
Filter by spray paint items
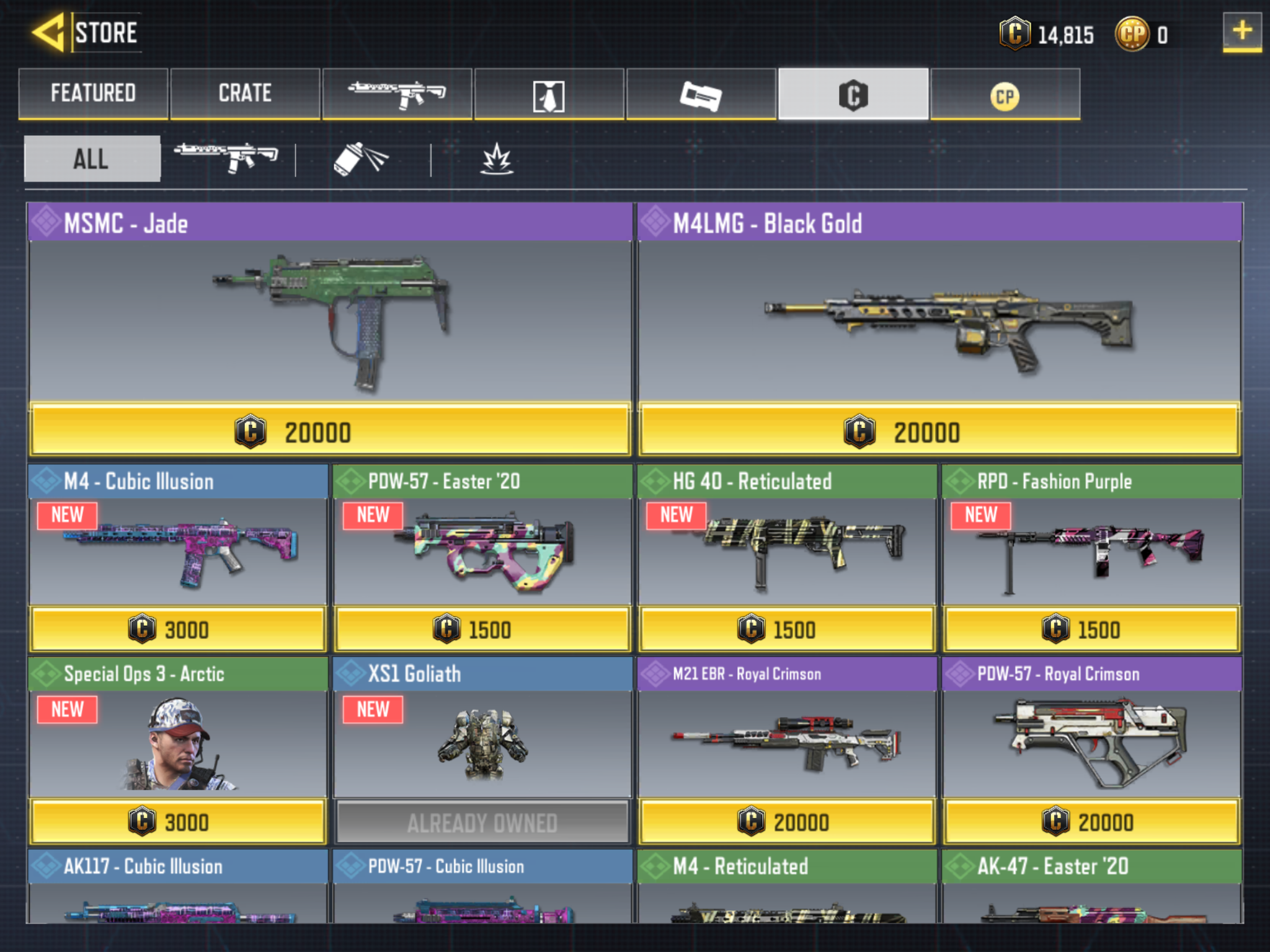click(x=362, y=159)
